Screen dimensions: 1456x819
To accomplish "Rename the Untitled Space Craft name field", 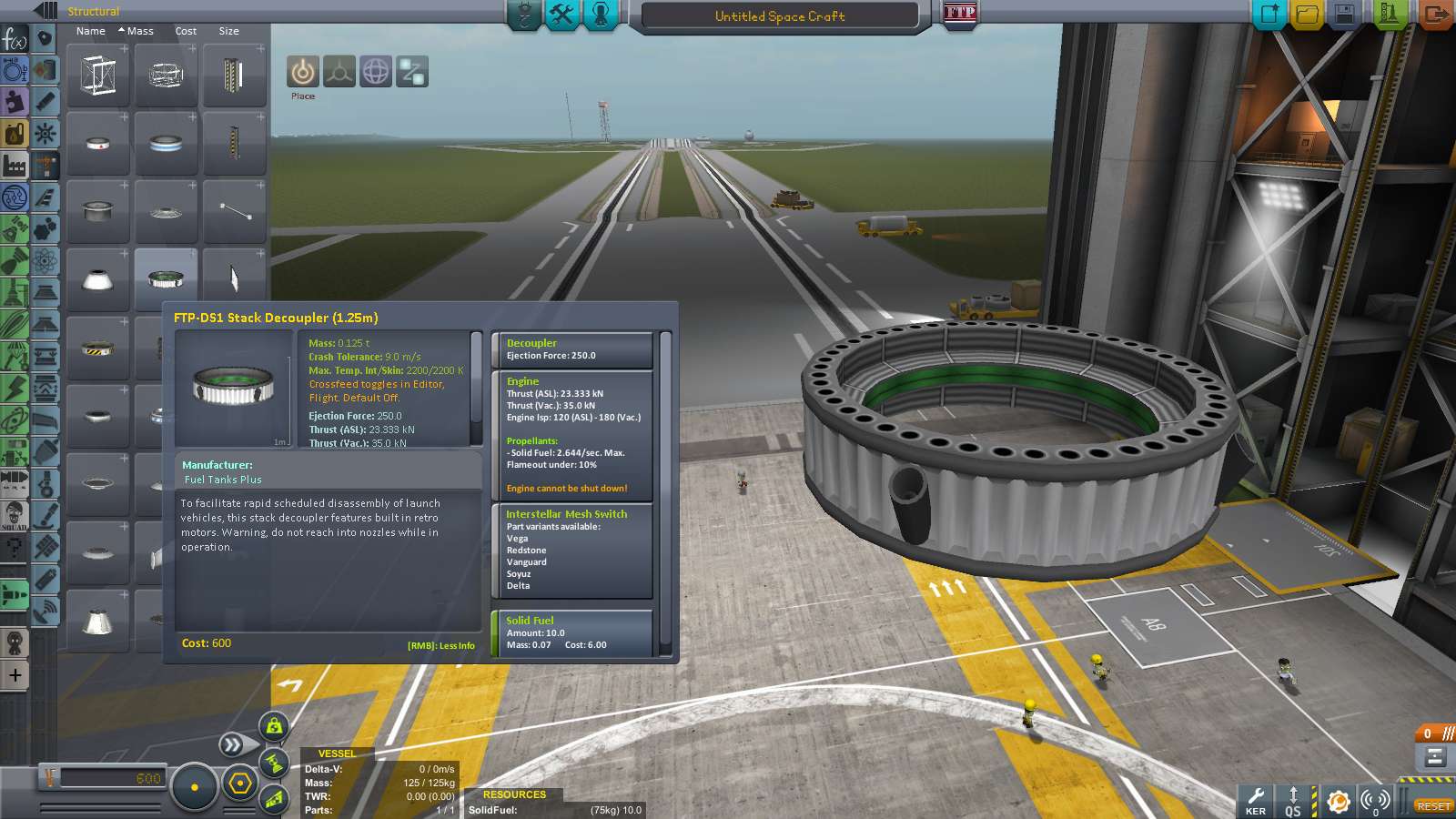I will [778, 15].
